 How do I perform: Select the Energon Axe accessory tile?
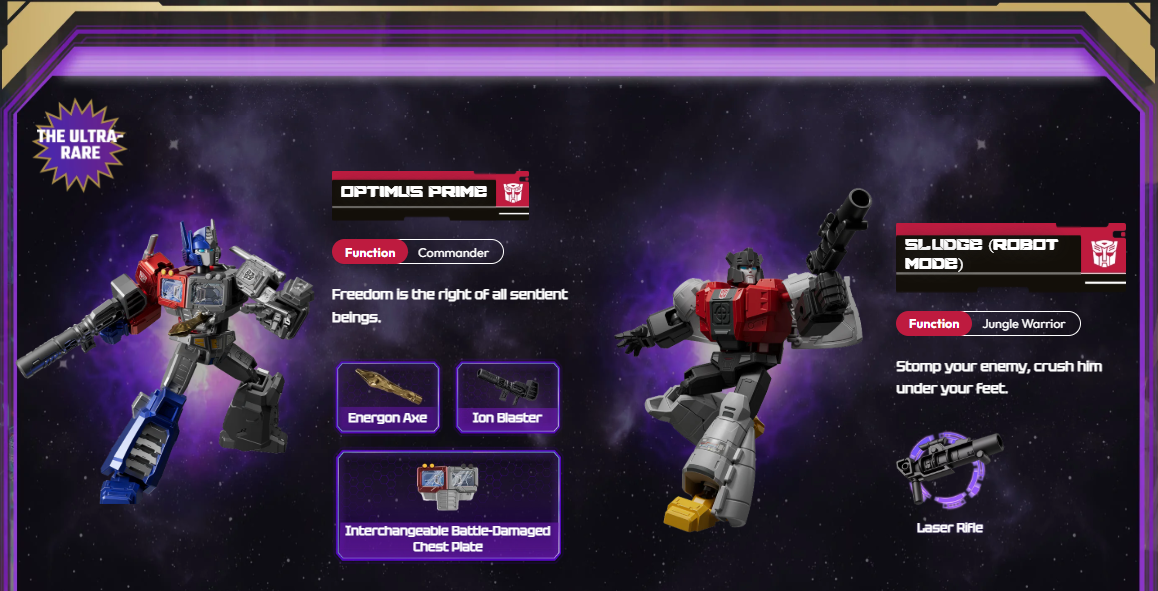tap(388, 397)
